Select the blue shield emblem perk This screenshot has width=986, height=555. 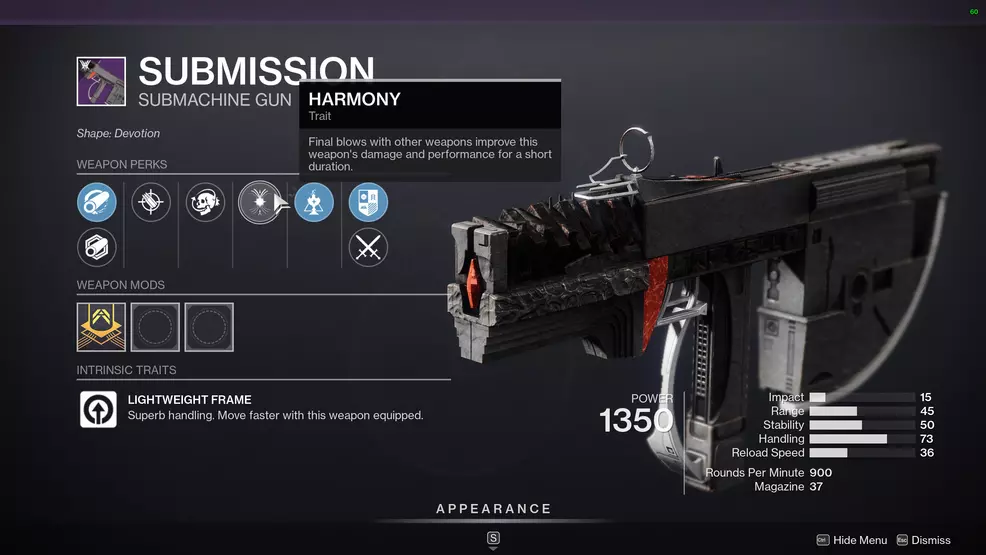(368, 203)
